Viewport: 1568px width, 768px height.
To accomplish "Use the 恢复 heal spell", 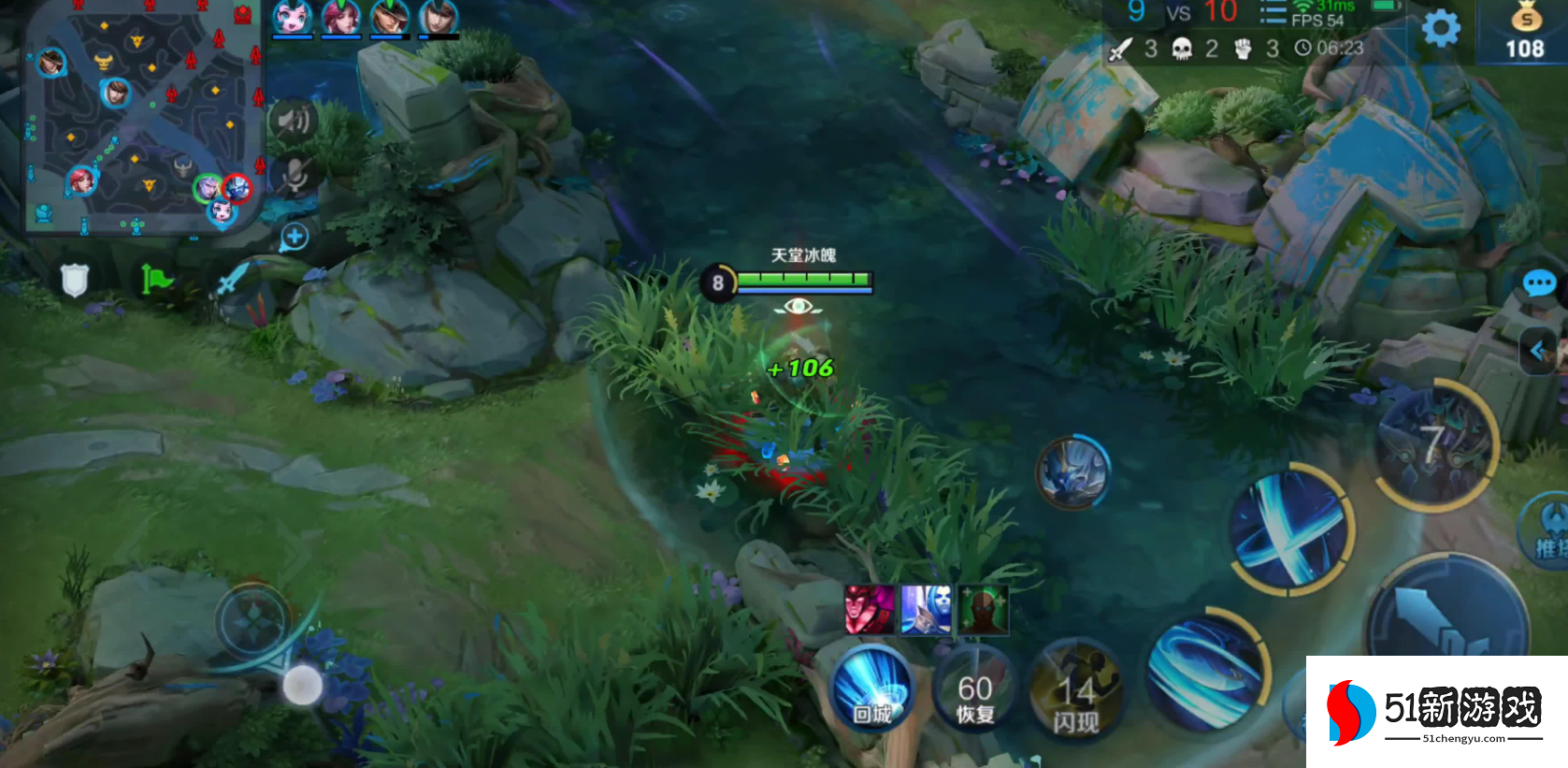I will point(974,697).
